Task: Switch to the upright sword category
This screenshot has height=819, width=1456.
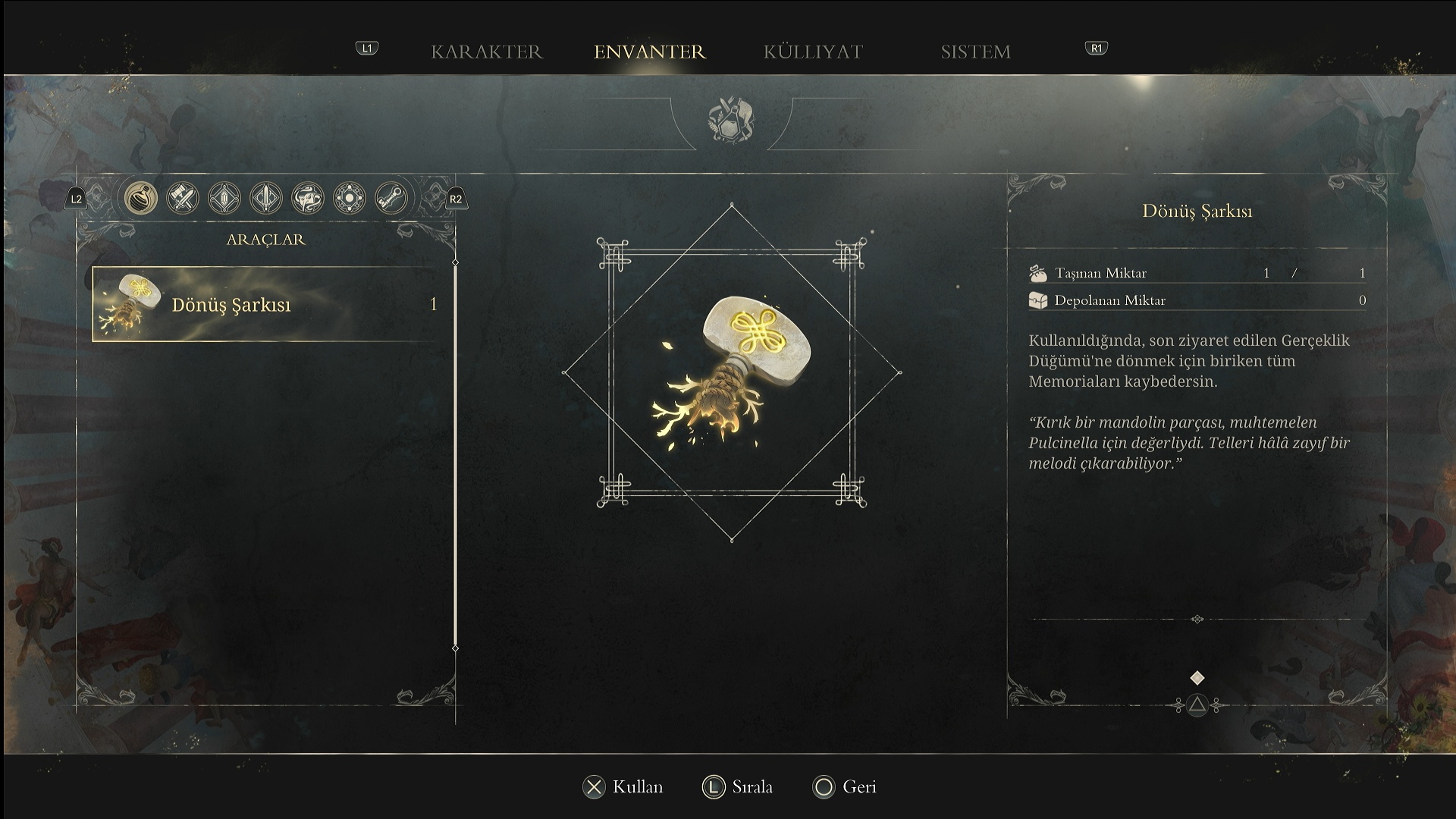Action: [x=266, y=199]
